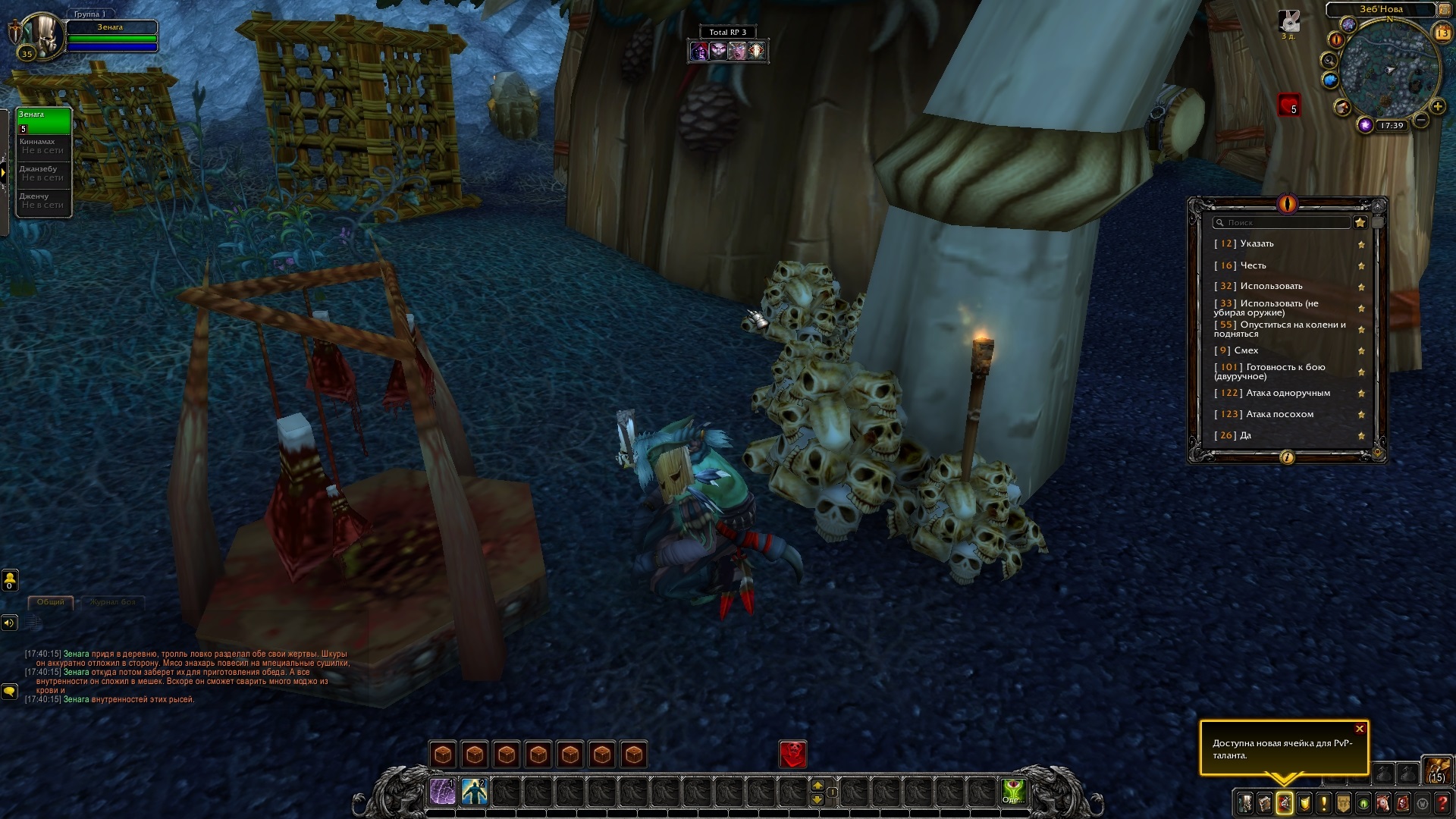This screenshot has width=1456, height=819.
Task: Open the red question mark help menu
Action: click(x=1443, y=802)
